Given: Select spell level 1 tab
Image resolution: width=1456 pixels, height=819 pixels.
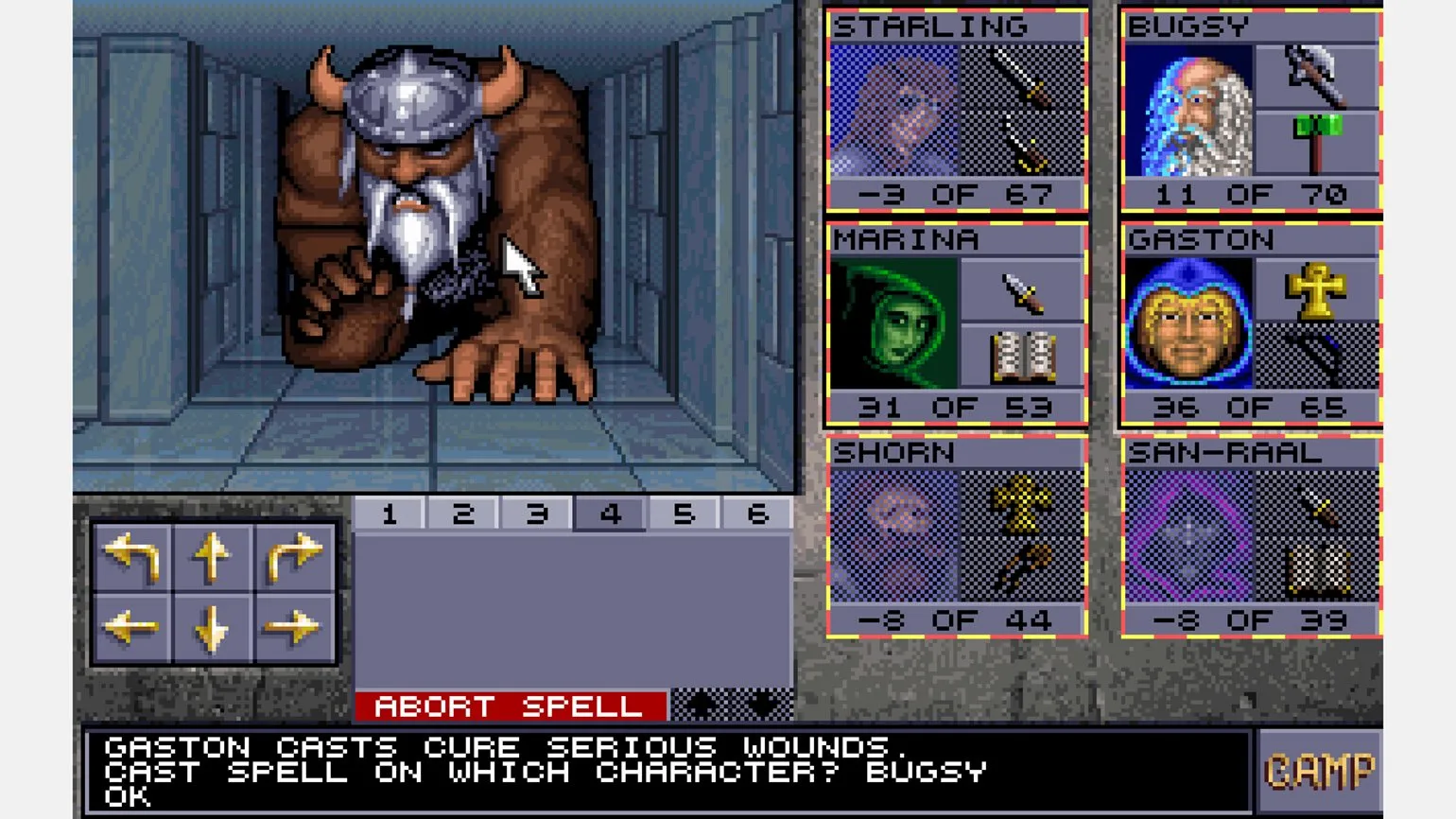Looking at the screenshot, I should 390,514.
